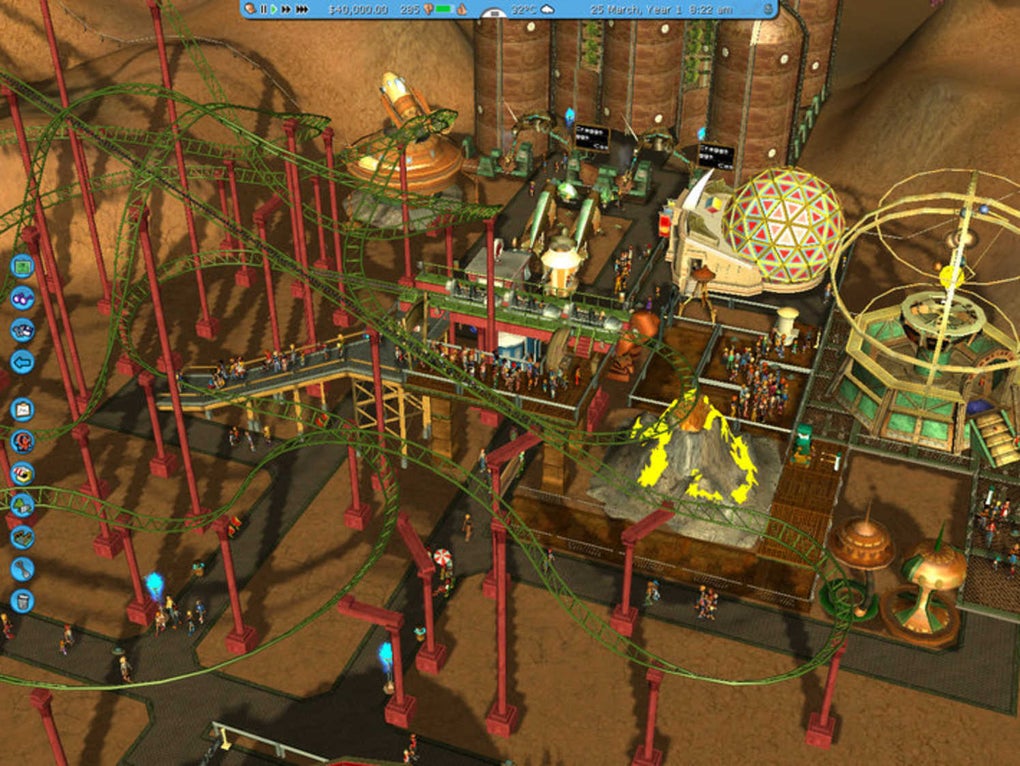Screen dimensions: 1020x766
Task: Open the finances via money display
Action: (x=357, y=9)
